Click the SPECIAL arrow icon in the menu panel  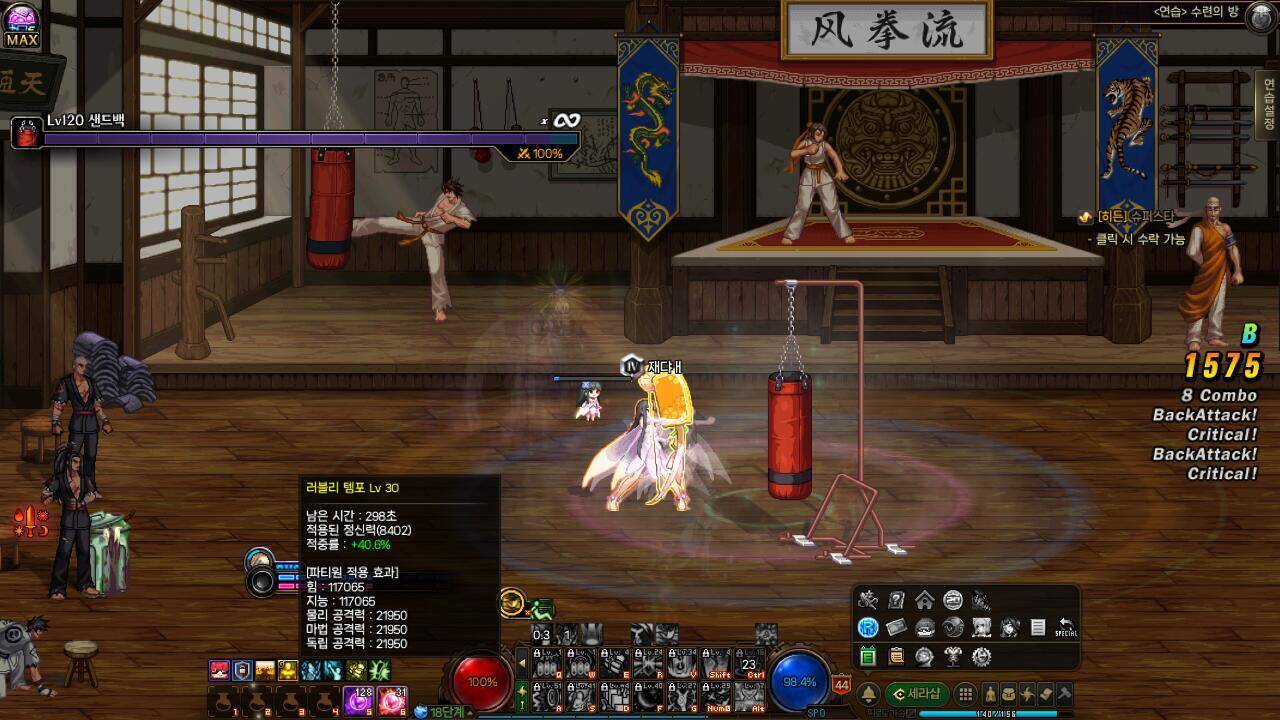tap(1066, 625)
